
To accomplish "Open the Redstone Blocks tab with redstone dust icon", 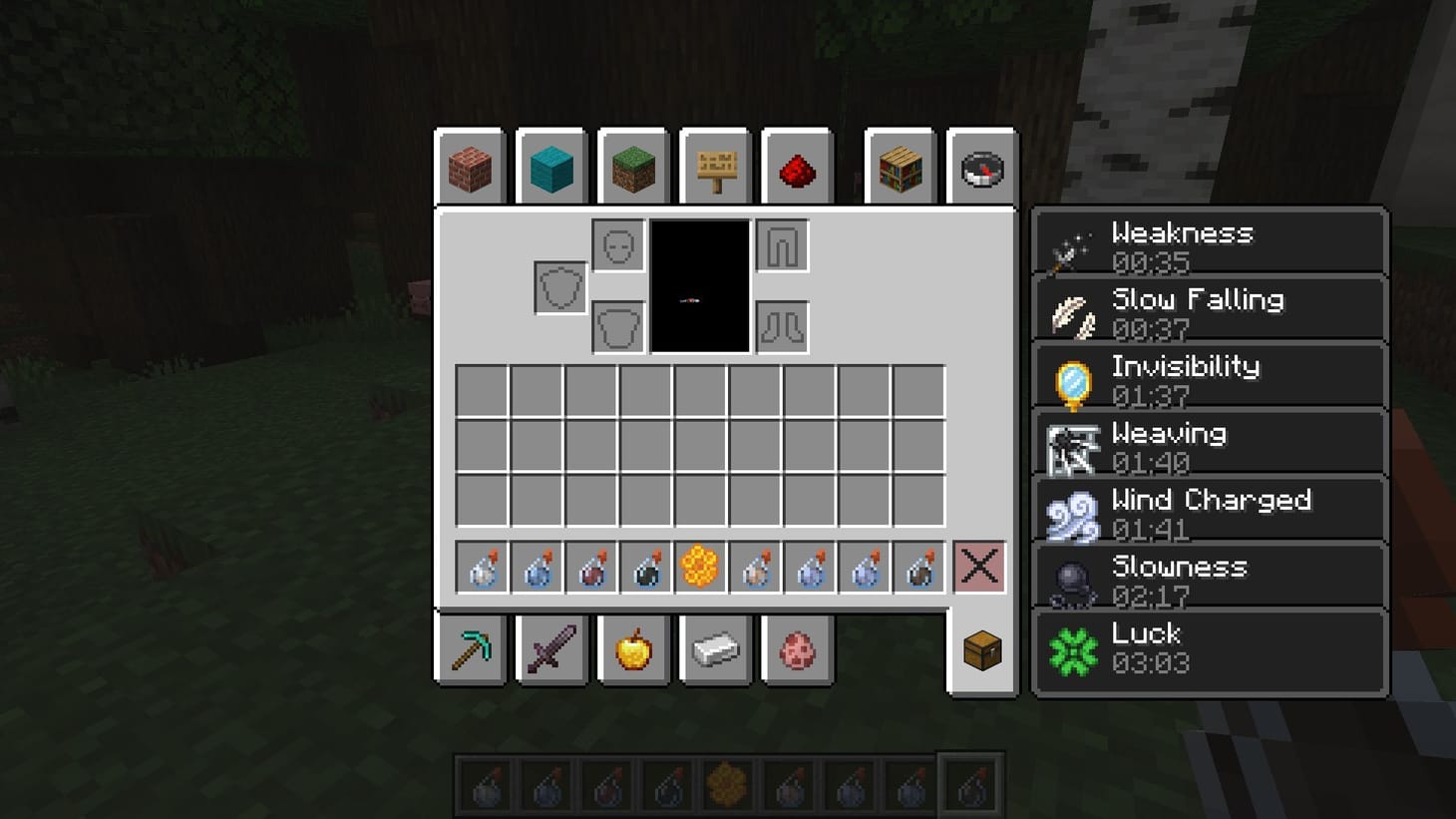I will (x=796, y=168).
